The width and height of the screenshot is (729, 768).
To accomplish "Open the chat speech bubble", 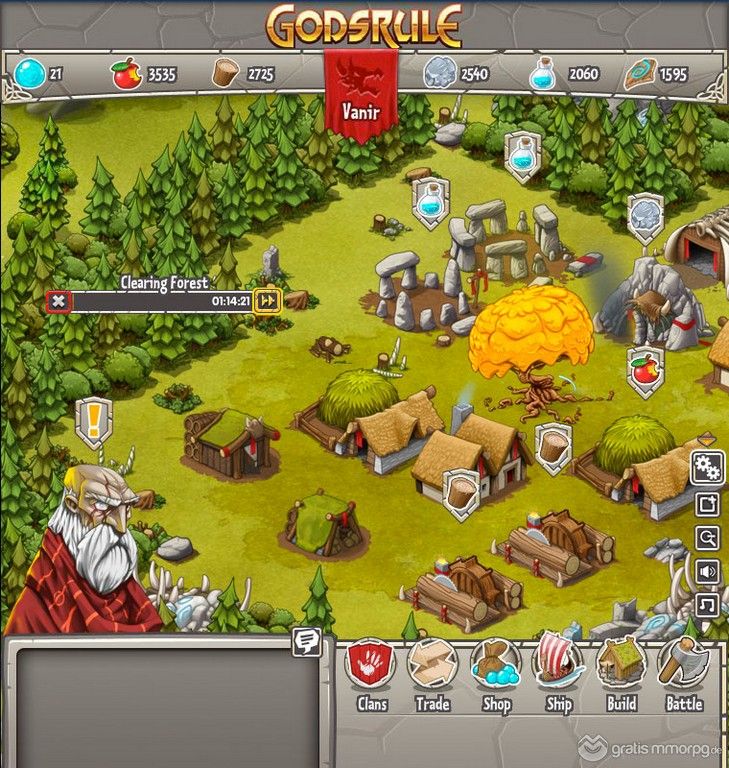I will pos(306,643).
